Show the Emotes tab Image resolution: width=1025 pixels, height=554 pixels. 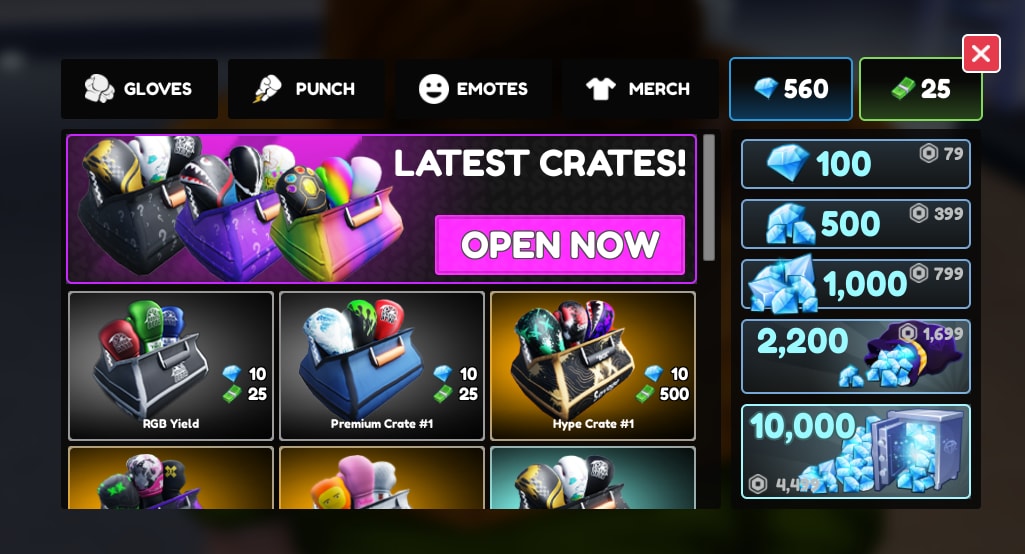(473, 89)
